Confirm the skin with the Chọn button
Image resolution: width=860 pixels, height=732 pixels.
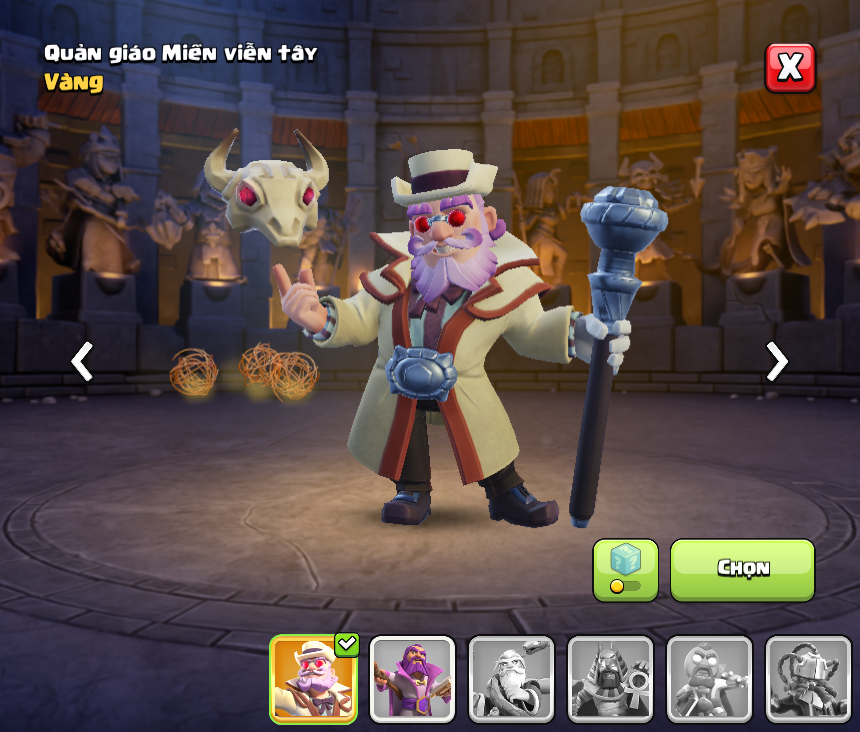(742, 570)
